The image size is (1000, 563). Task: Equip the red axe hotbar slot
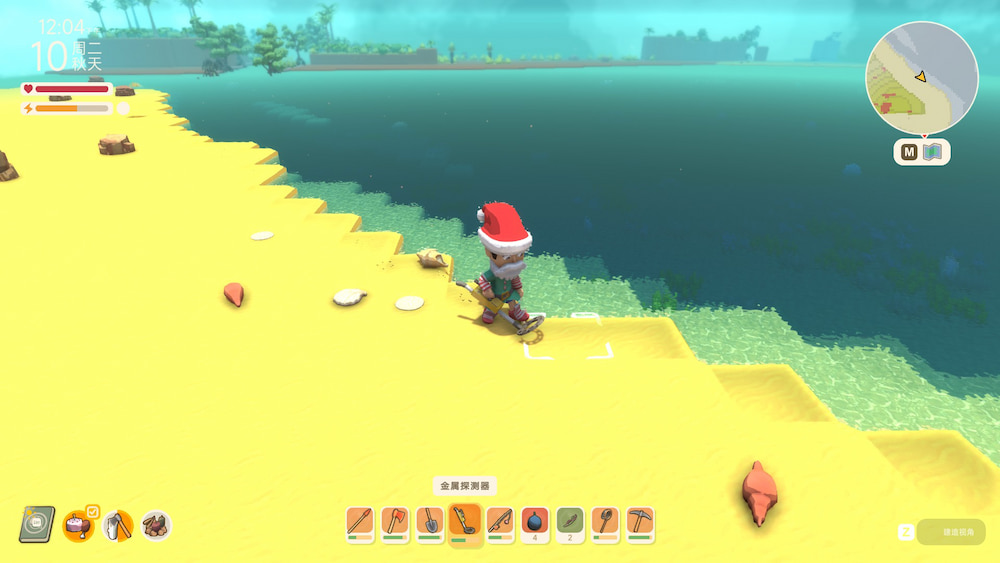click(395, 522)
